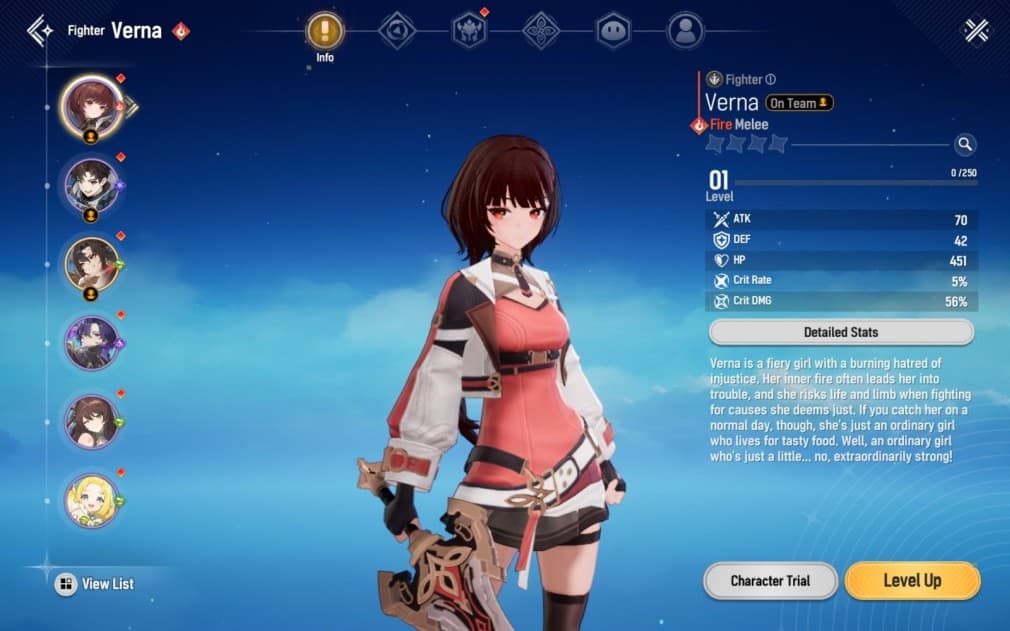The image size is (1010, 631).
Task: Close the fighter screen with crossed-swords icon
Action: coord(976,31)
